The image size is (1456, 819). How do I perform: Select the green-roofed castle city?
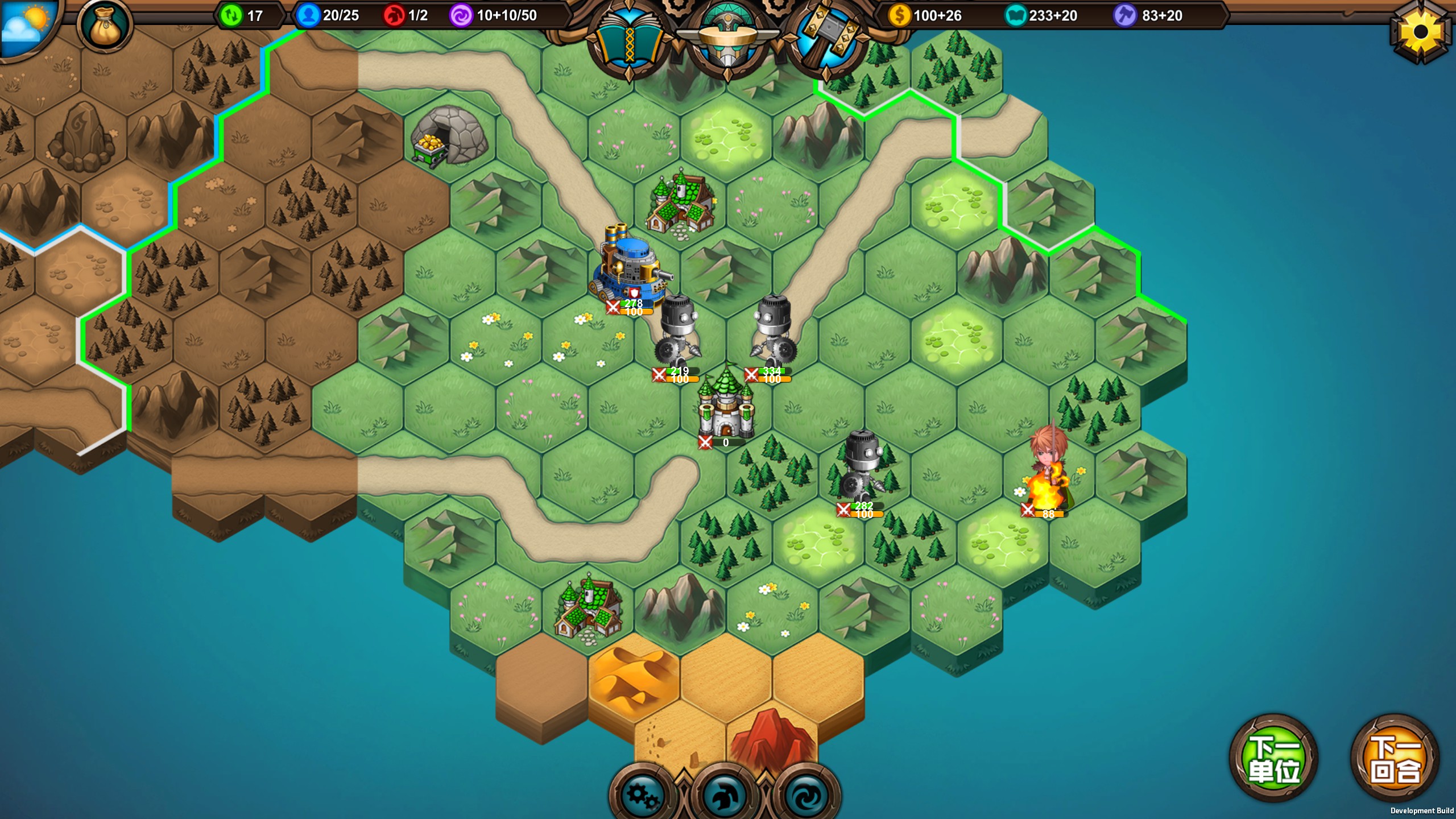point(726,405)
